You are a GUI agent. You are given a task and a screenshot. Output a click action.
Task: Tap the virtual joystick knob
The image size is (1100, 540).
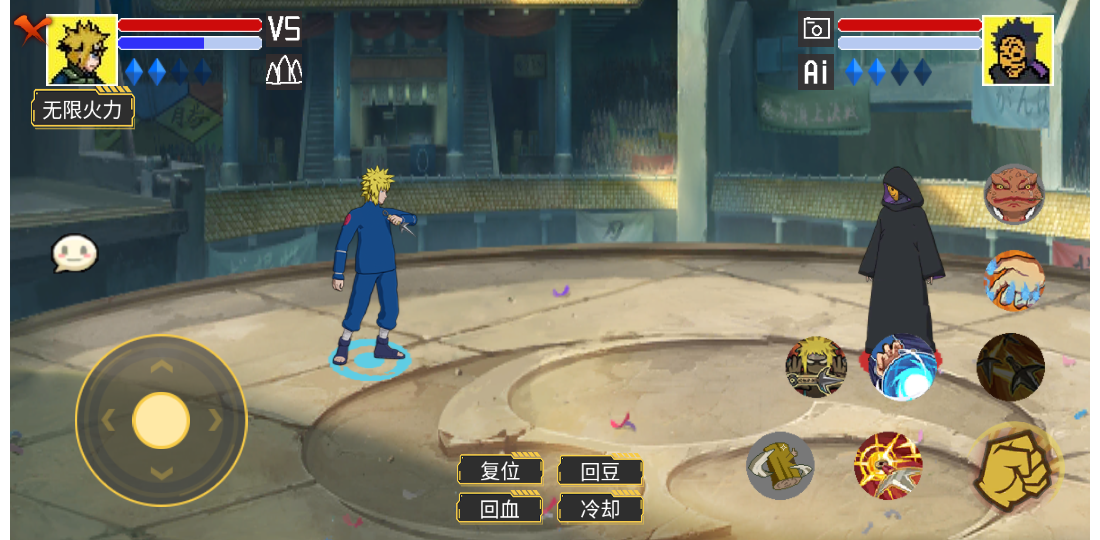161,420
